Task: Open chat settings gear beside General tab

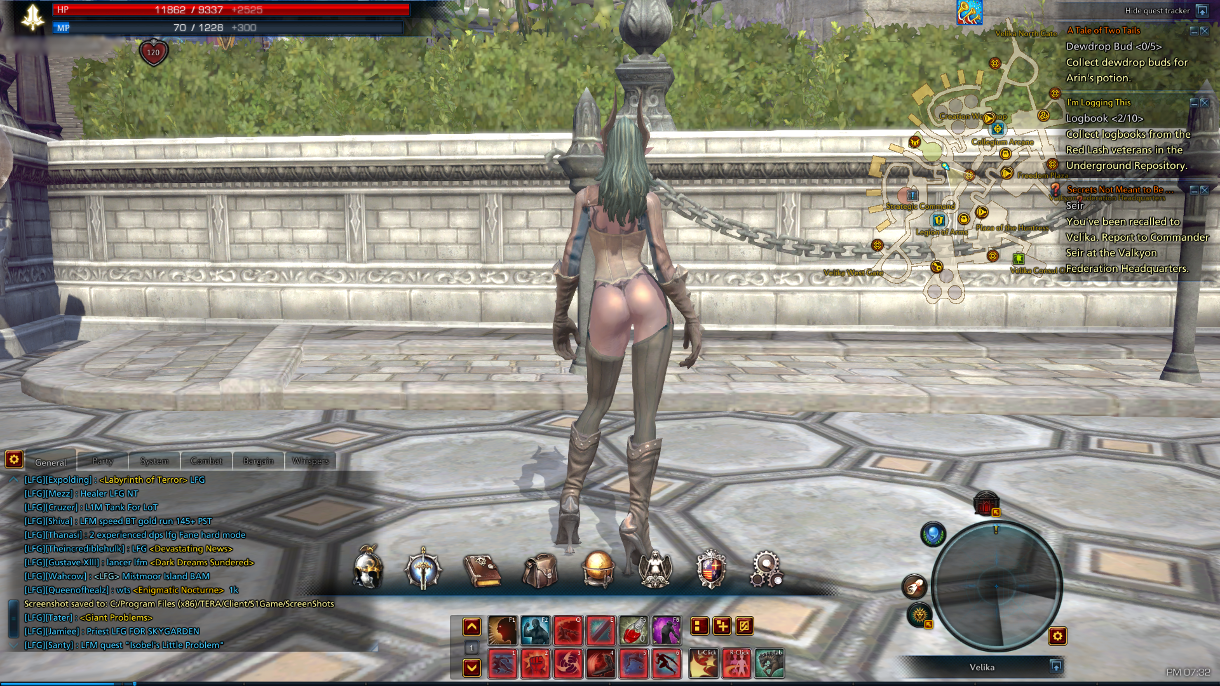Action: (x=14, y=459)
